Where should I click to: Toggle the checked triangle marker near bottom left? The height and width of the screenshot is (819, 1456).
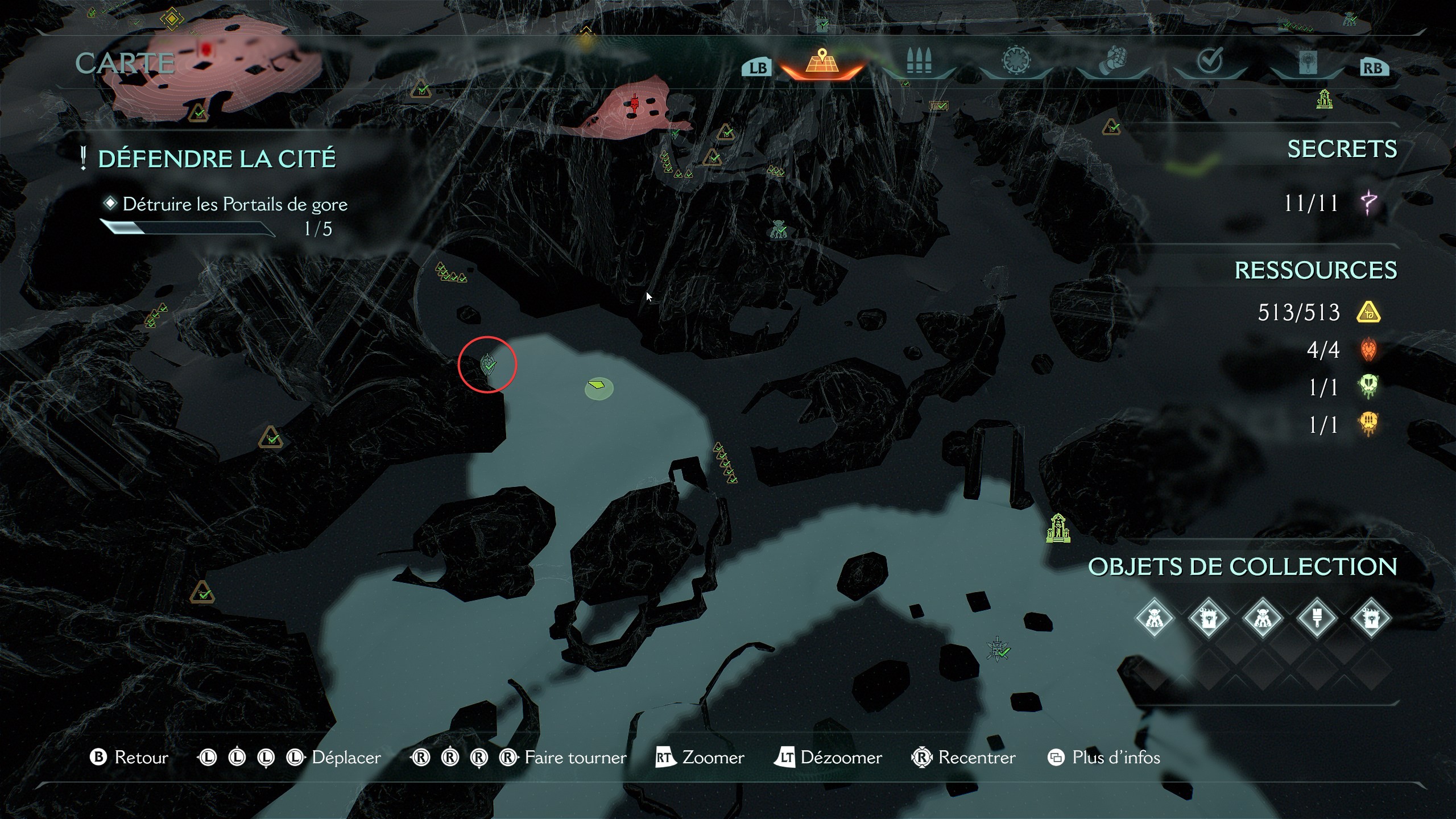click(x=202, y=591)
